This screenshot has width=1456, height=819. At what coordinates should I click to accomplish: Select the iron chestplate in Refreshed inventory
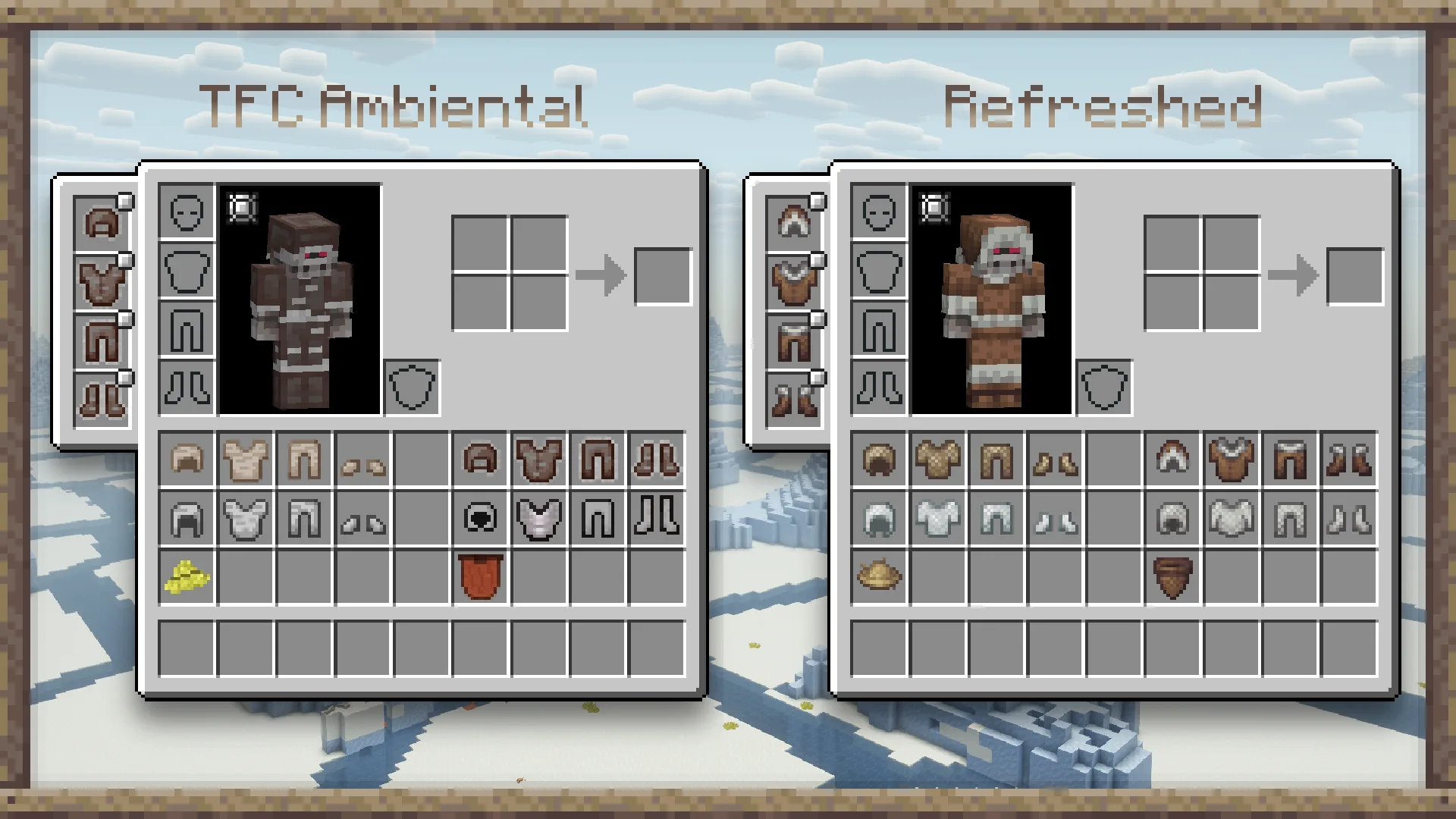click(938, 519)
